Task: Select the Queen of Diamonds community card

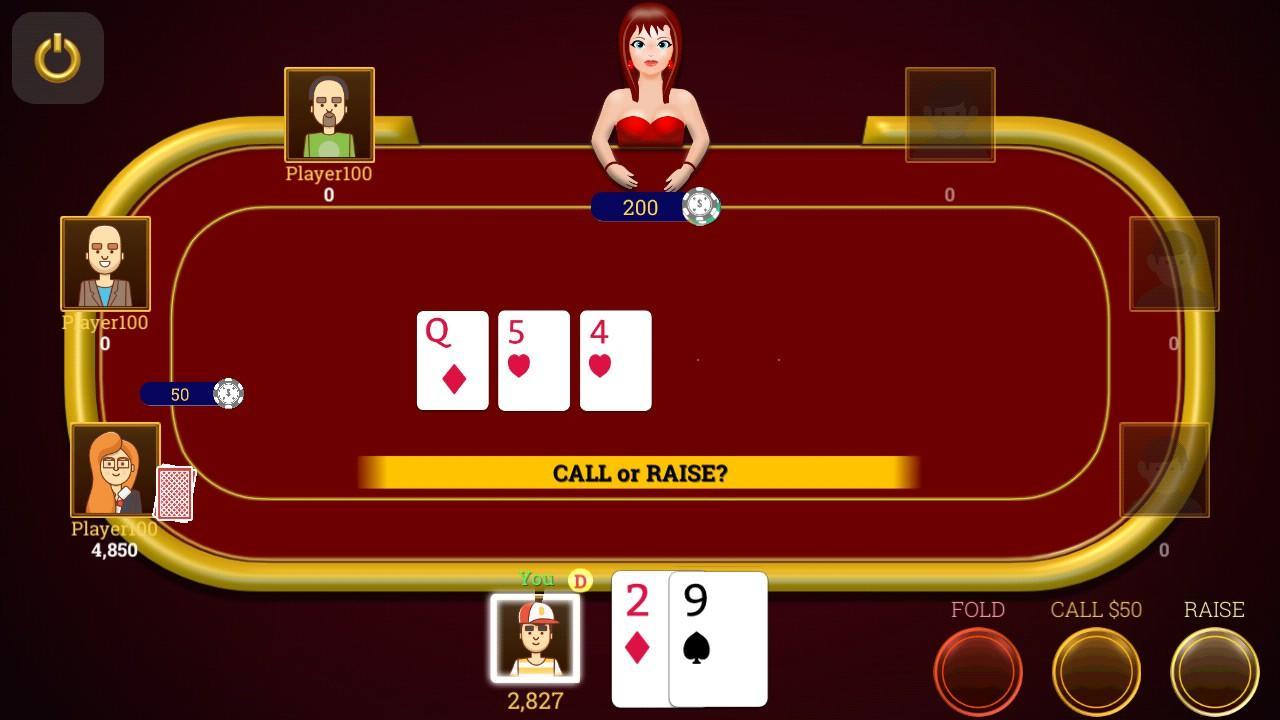Action: [x=452, y=361]
